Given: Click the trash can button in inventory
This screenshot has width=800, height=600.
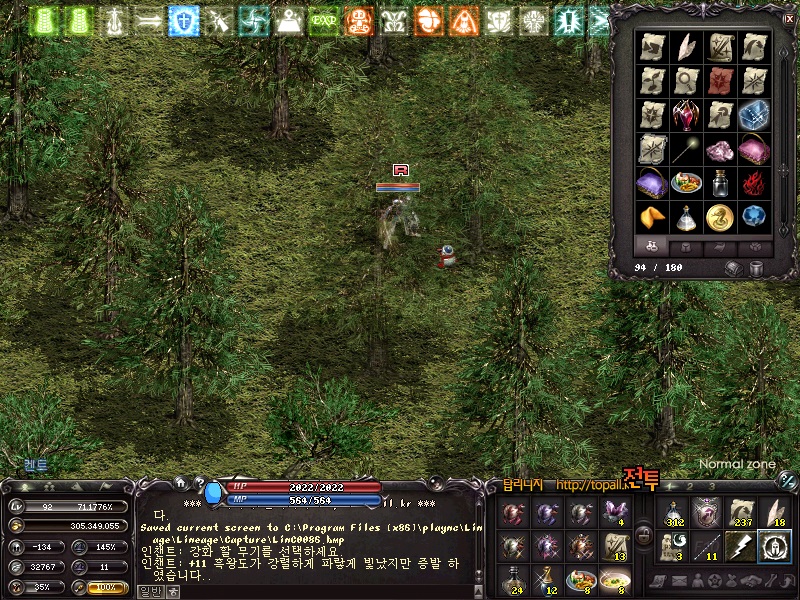Looking at the screenshot, I should [756, 268].
